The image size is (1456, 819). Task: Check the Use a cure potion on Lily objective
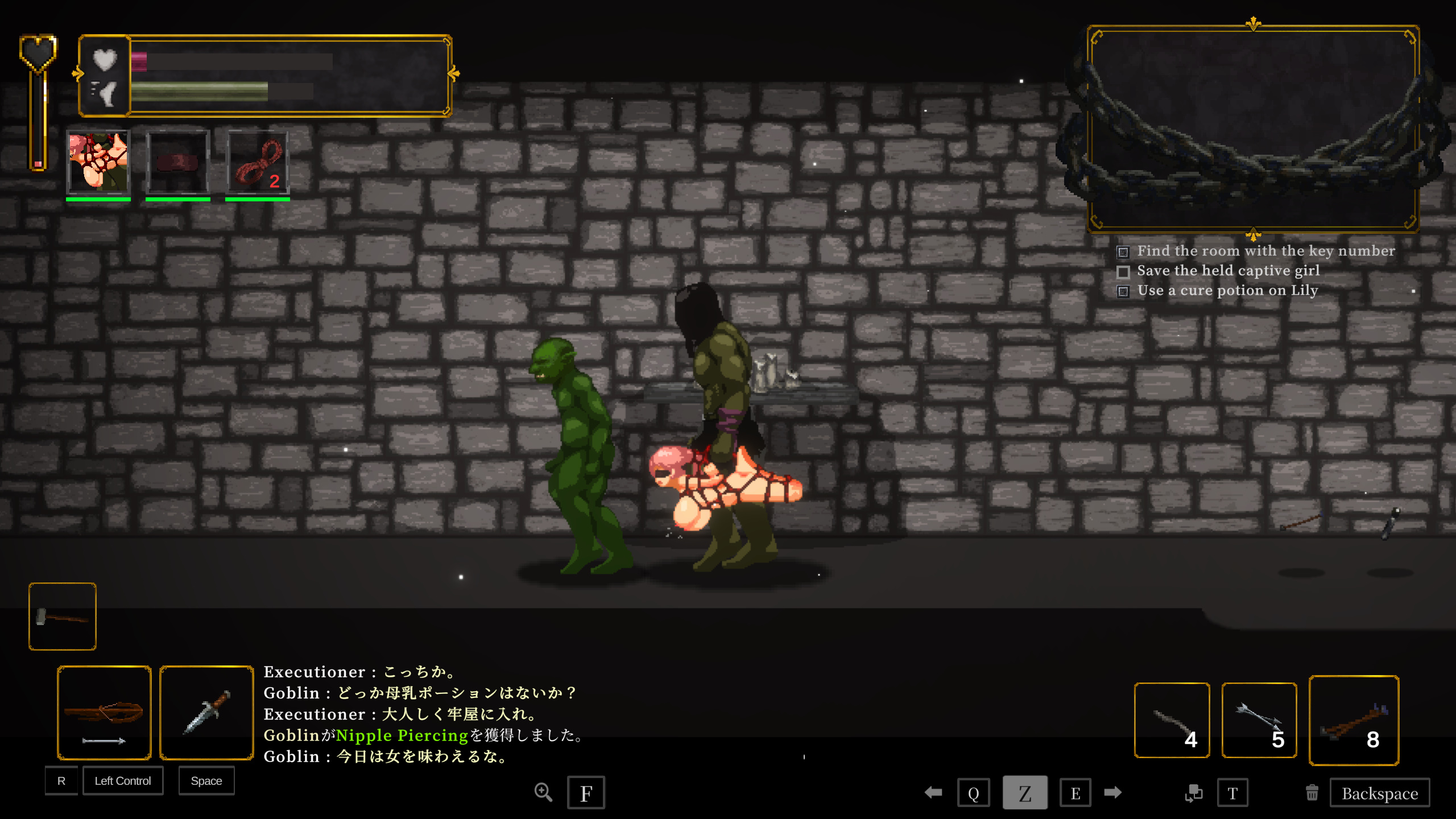click(1124, 291)
